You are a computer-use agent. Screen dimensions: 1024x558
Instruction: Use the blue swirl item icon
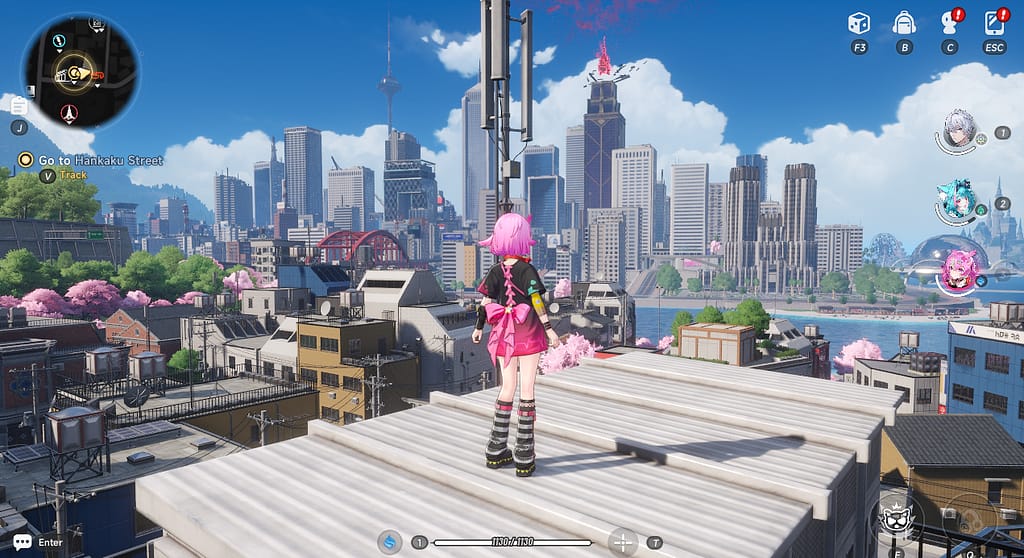[389, 542]
